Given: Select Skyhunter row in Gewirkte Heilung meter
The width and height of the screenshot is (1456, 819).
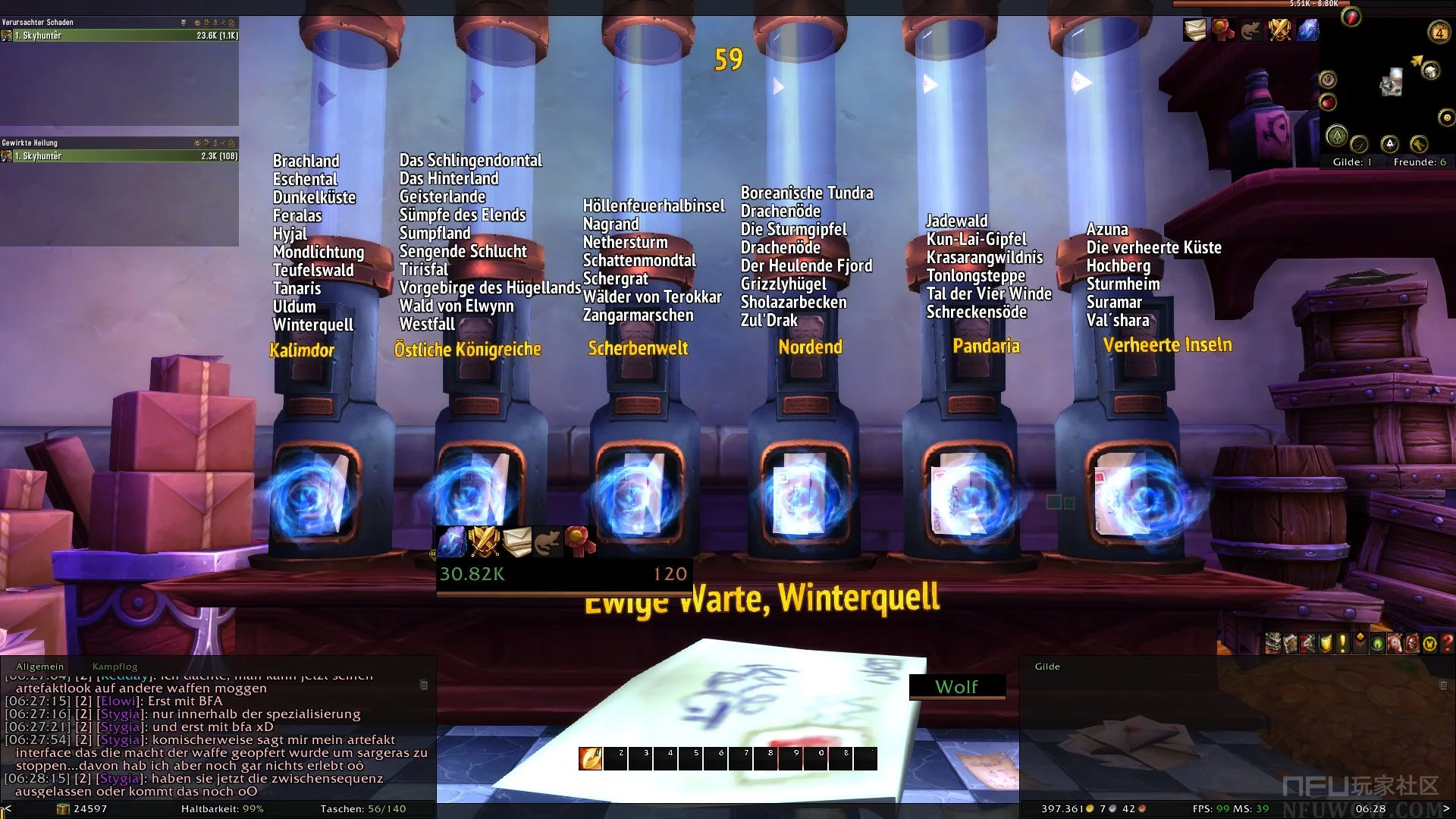Looking at the screenshot, I should (120, 156).
